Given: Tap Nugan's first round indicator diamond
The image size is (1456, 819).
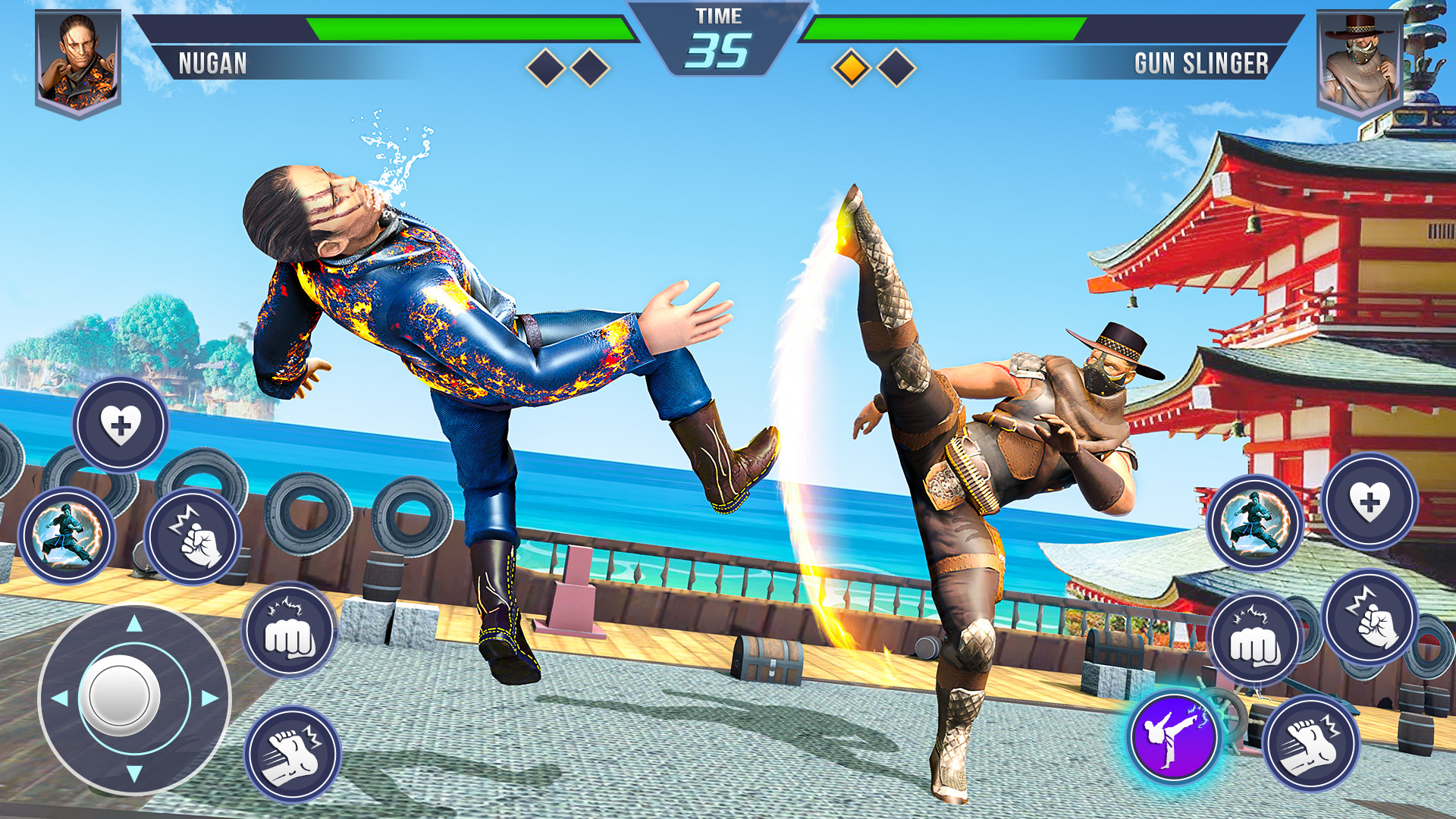Looking at the screenshot, I should [x=544, y=67].
